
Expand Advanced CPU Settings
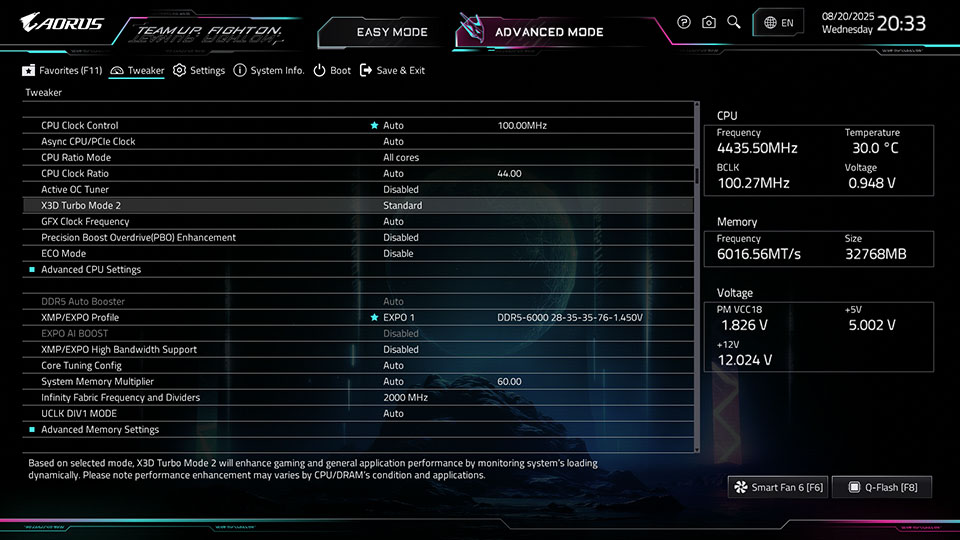(91, 269)
